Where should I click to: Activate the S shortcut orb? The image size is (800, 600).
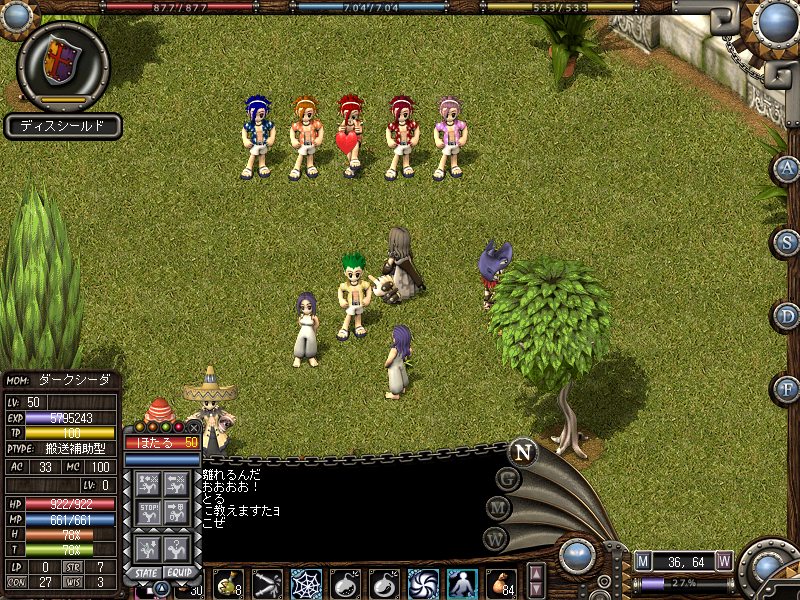coord(787,242)
